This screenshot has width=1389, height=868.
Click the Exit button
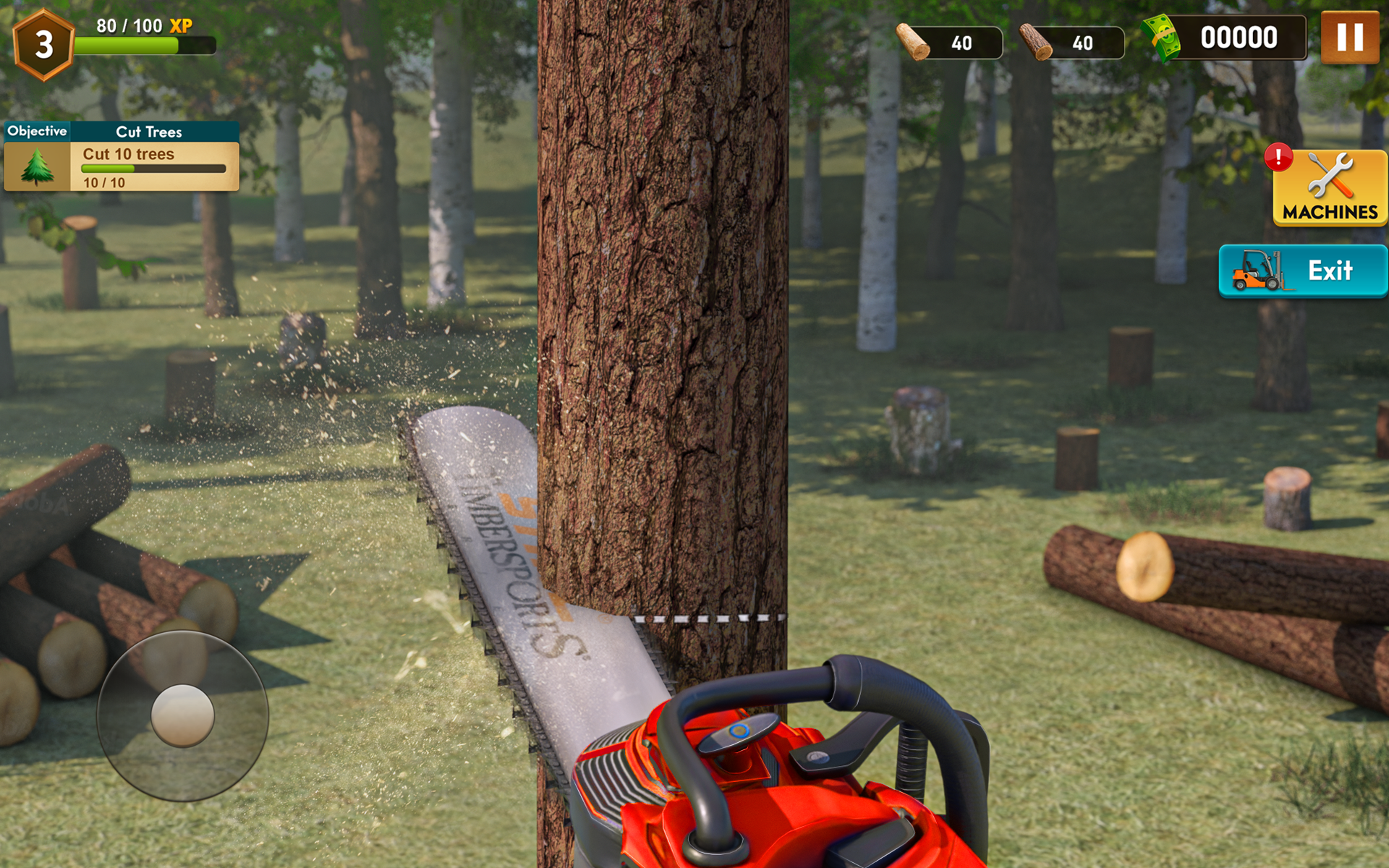tap(1331, 271)
